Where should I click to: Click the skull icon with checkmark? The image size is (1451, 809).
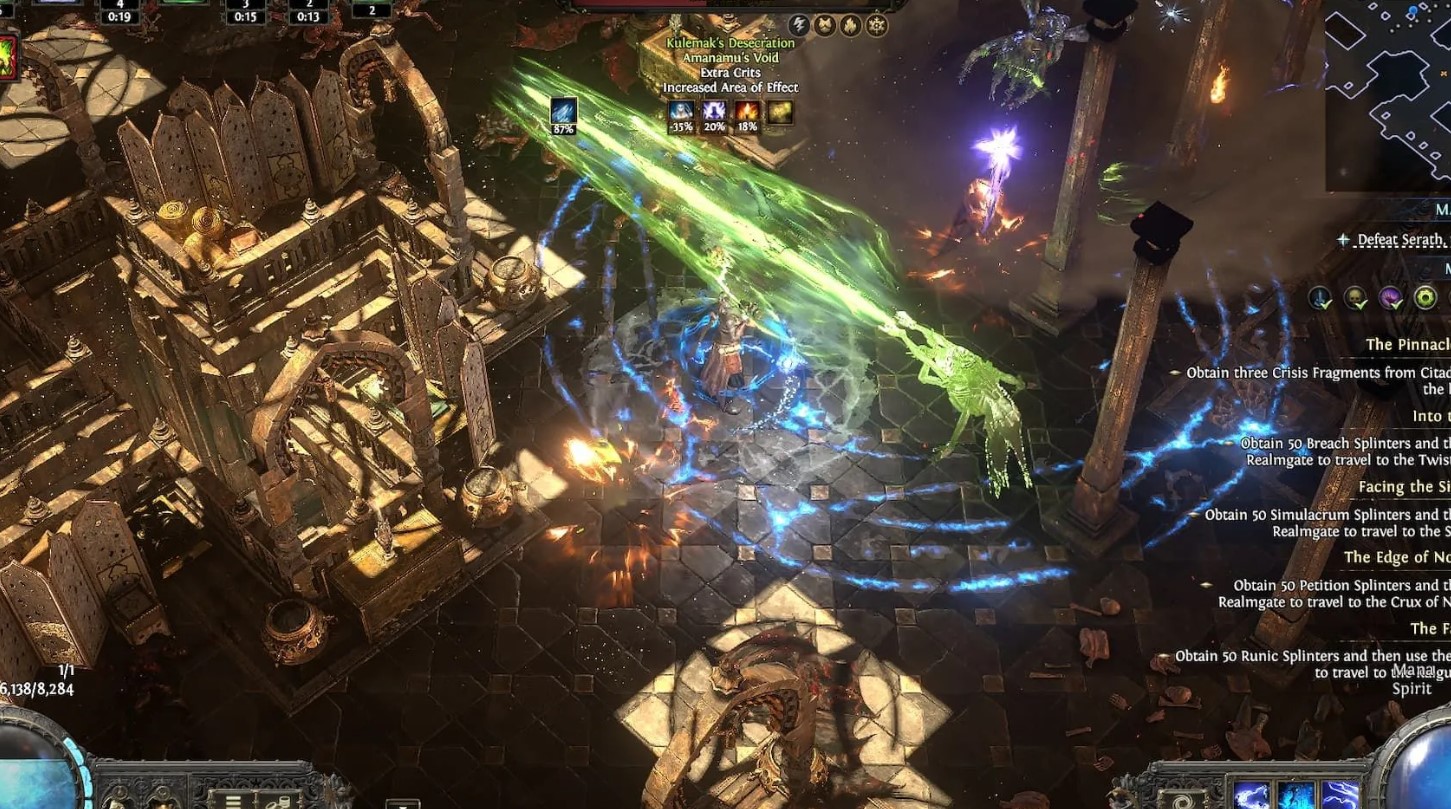click(1355, 297)
